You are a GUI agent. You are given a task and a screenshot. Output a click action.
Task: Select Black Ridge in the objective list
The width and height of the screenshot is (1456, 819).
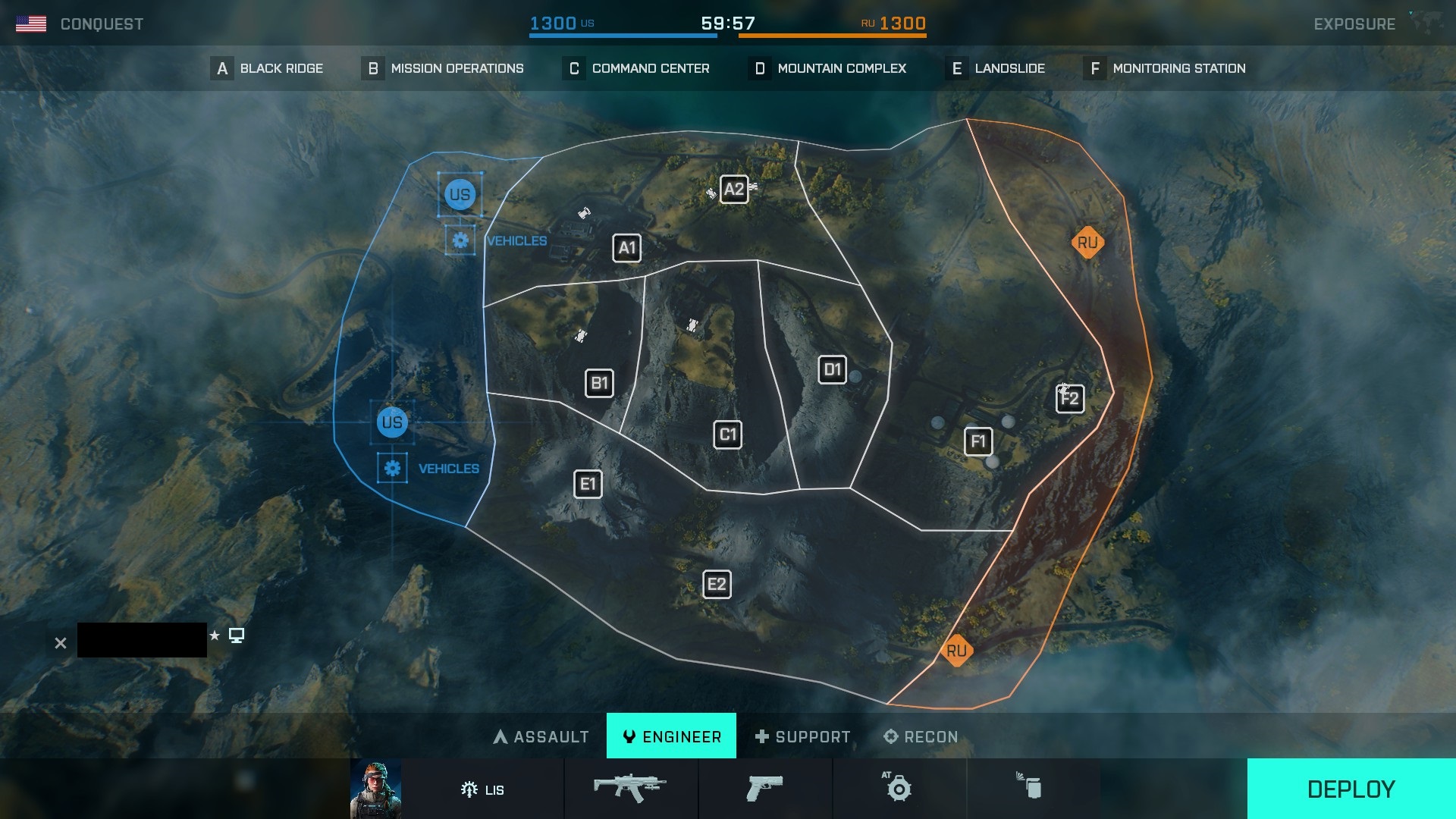click(x=267, y=68)
